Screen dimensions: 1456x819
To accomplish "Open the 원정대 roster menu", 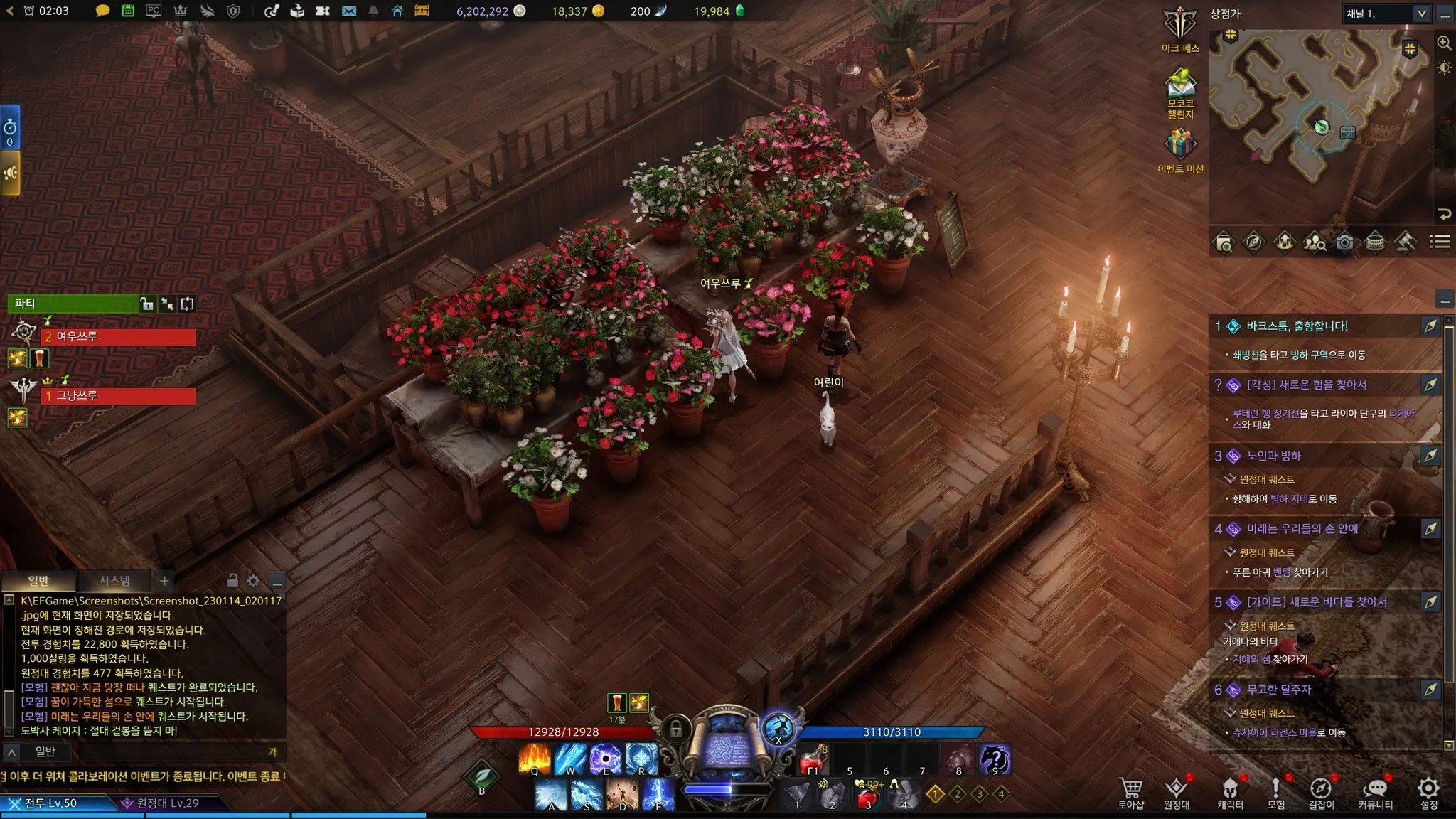I will 1176,792.
